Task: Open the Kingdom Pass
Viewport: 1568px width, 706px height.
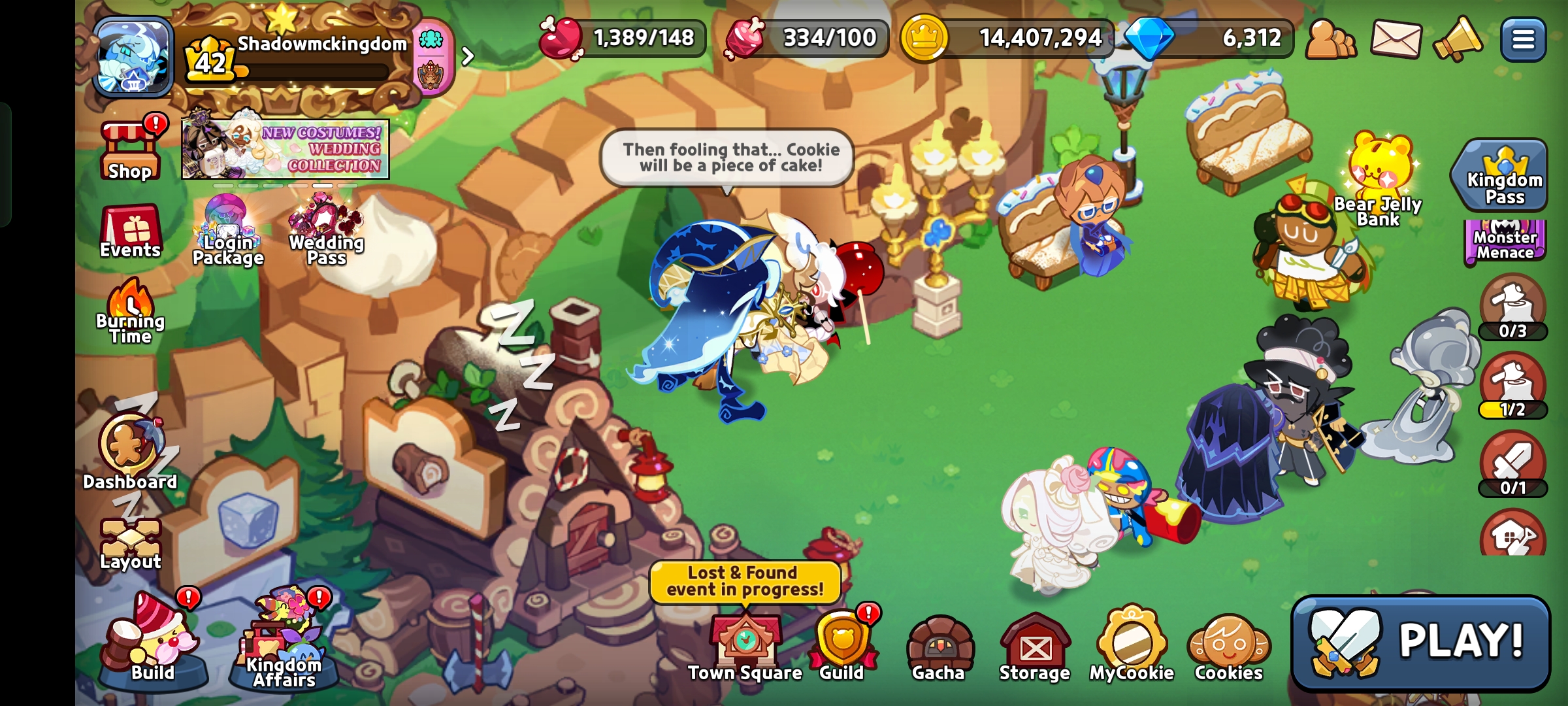Action: 1504,176
